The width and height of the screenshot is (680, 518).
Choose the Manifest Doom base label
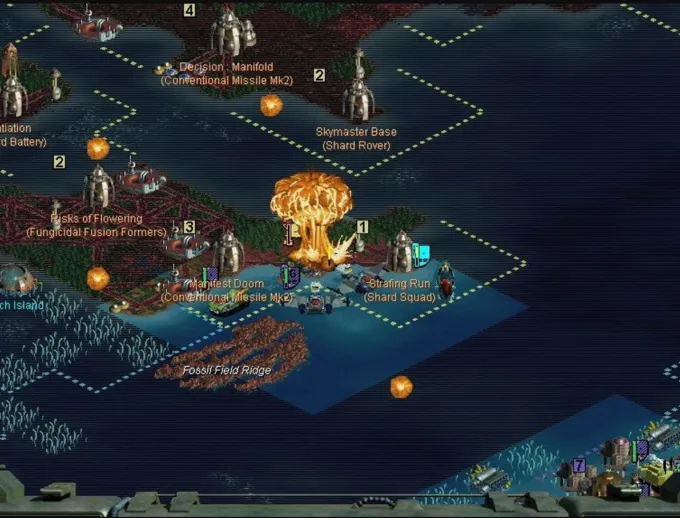(x=228, y=284)
